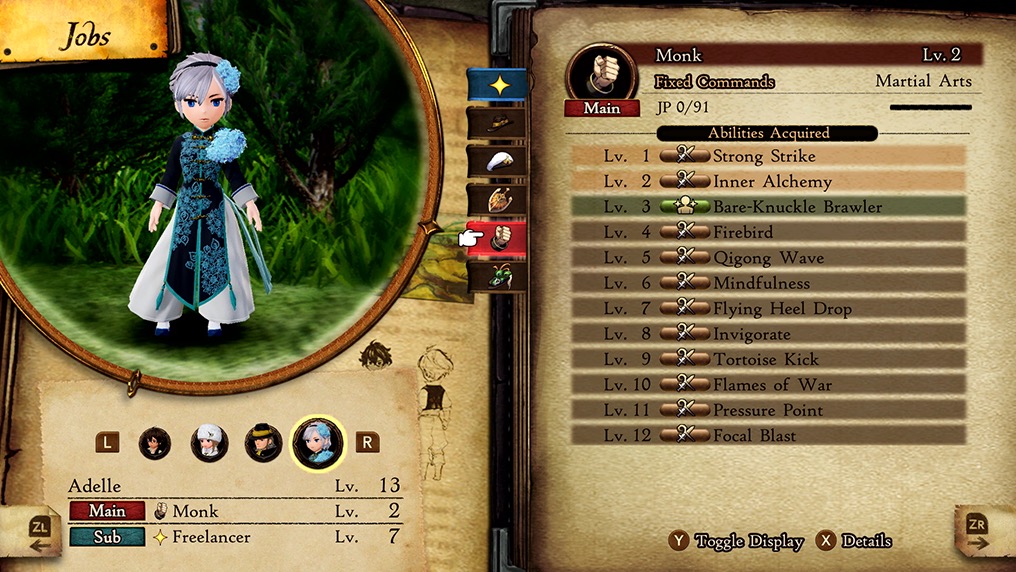The height and width of the screenshot is (572, 1016).
Task: Select the dark-haired boy character portrait
Action: [155, 442]
